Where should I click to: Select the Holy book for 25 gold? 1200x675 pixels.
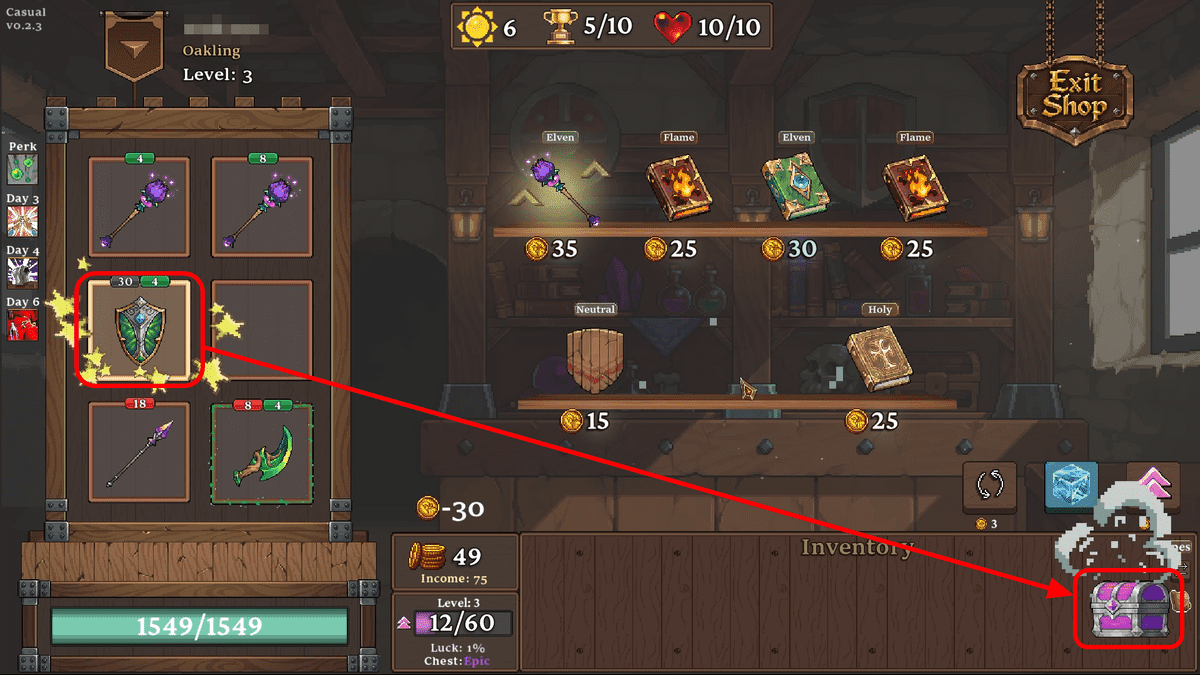(879, 357)
